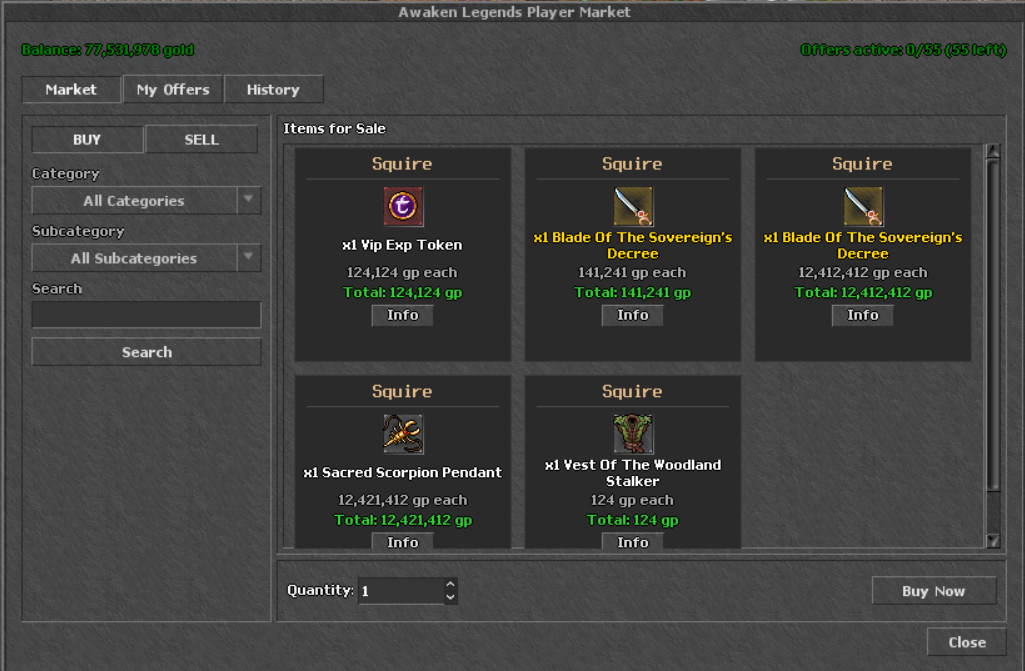Select the BUY mode button
1025x671 pixels.
[x=87, y=140]
